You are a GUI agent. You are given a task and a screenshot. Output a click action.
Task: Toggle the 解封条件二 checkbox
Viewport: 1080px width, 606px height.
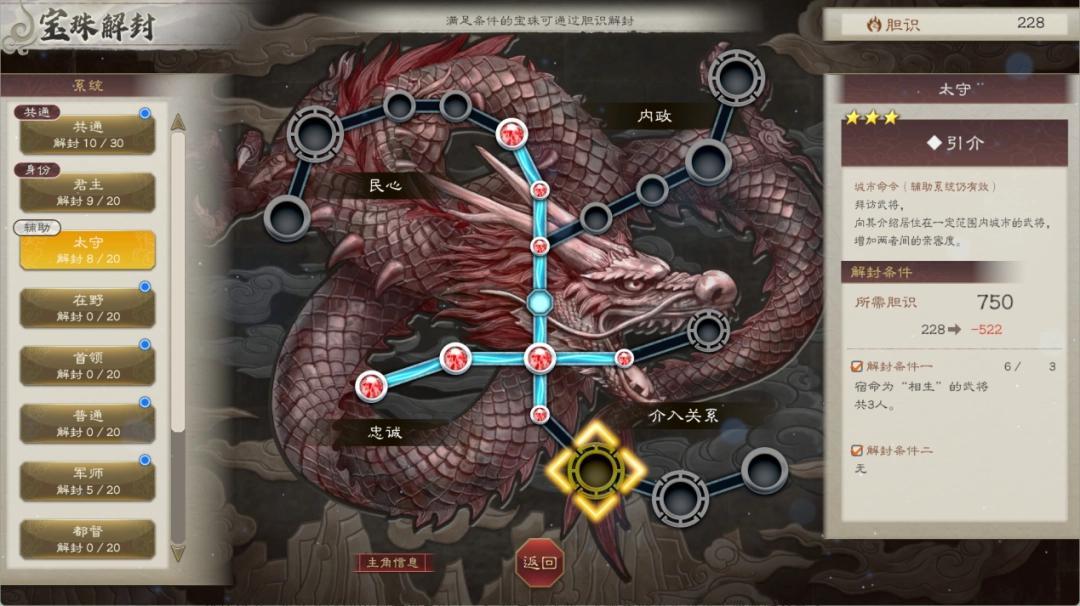tap(857, 451)
